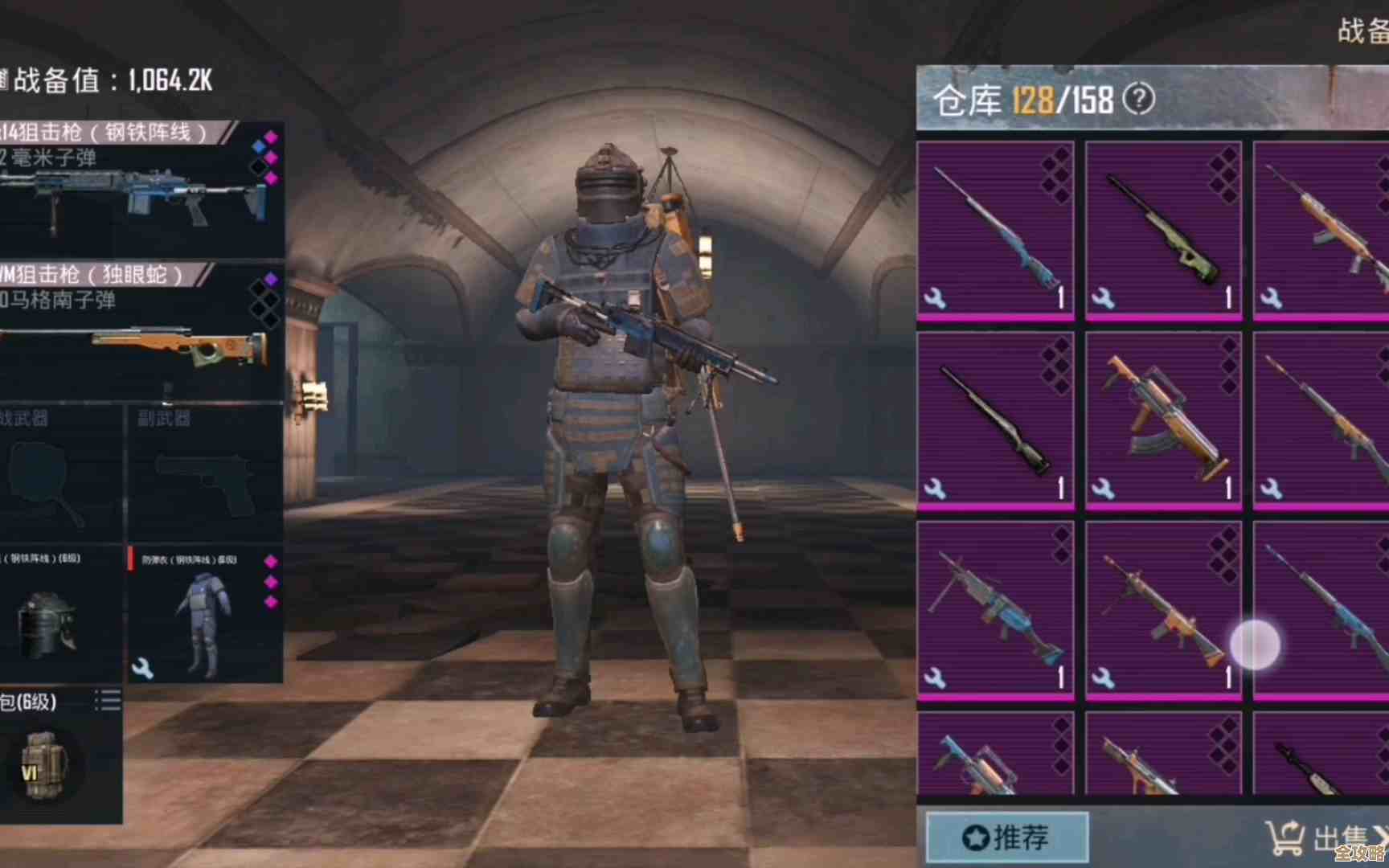Select the blue light machine gun tile
The image size is (1389, 868).
point(995,609)
